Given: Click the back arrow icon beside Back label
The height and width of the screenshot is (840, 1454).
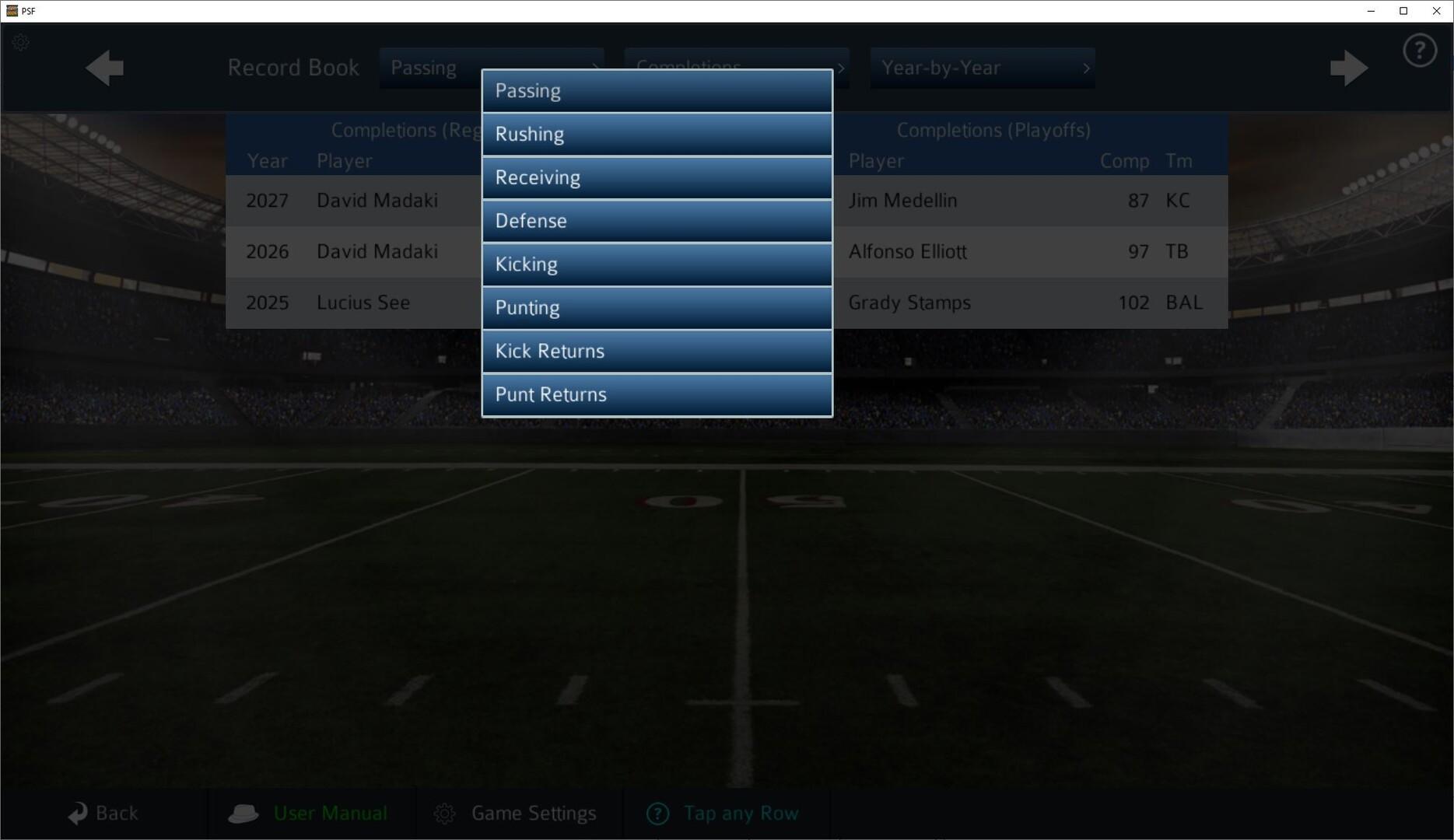Looking at the screenshot, I should click(79, 813).
